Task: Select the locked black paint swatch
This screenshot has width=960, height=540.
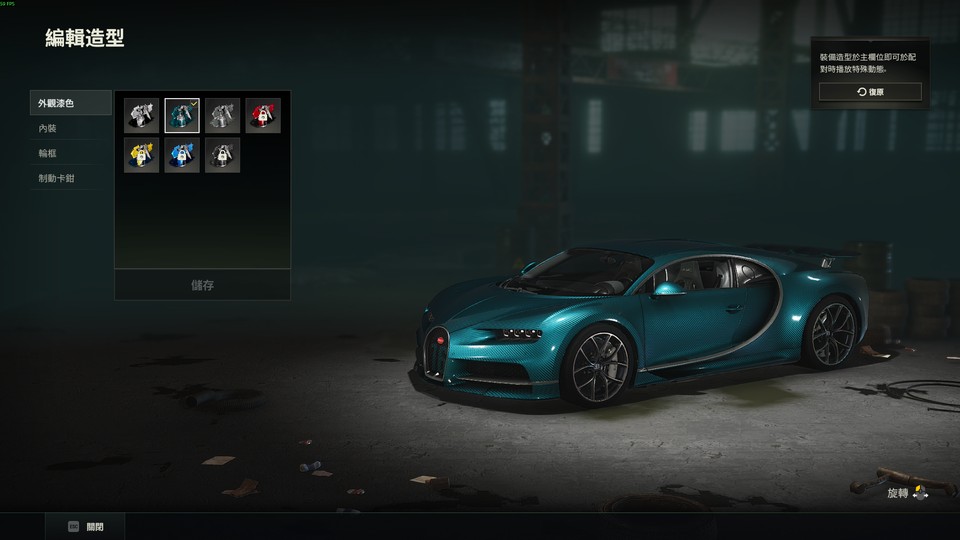Action: 222,155
